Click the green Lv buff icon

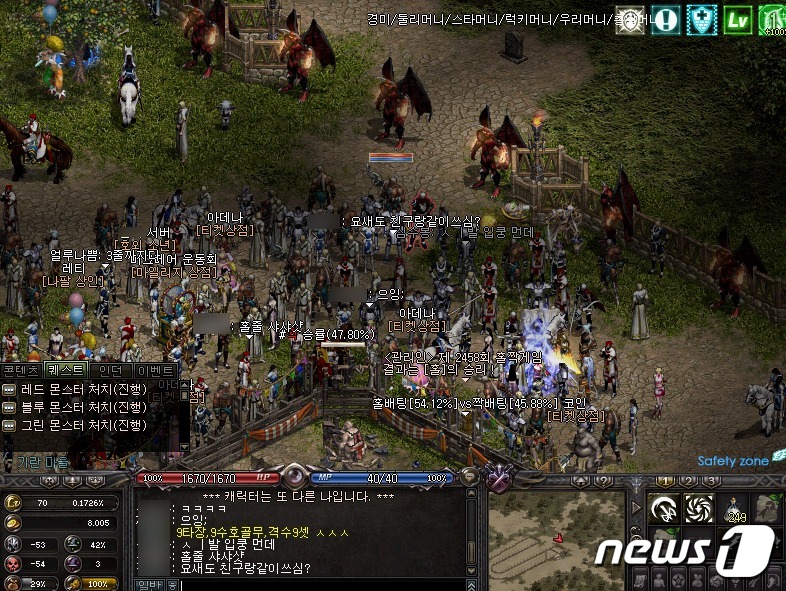click(x=737, y=20)
